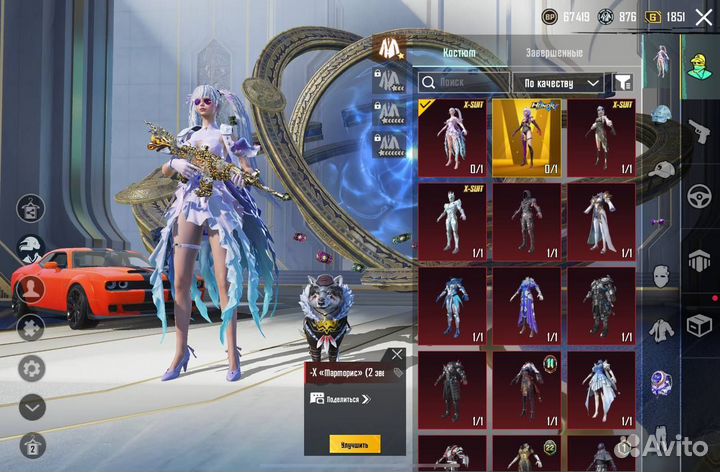The image size is (720, 472).
Task: Open the filter funnel options
Action: 623,82
